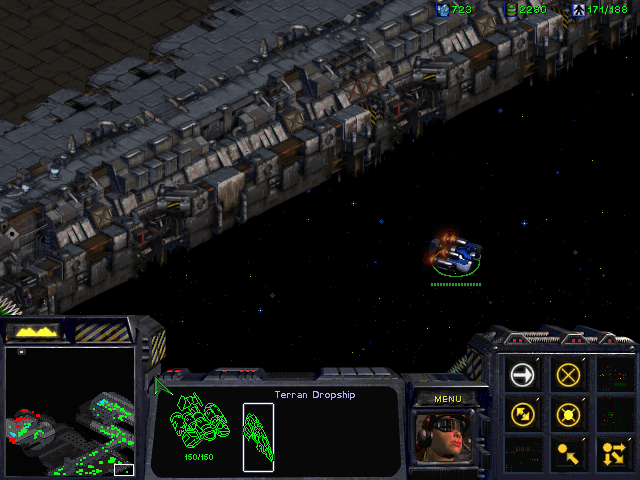Activate the Move command
This screenshot has height=480, width=640.
[x=523, y=375]
